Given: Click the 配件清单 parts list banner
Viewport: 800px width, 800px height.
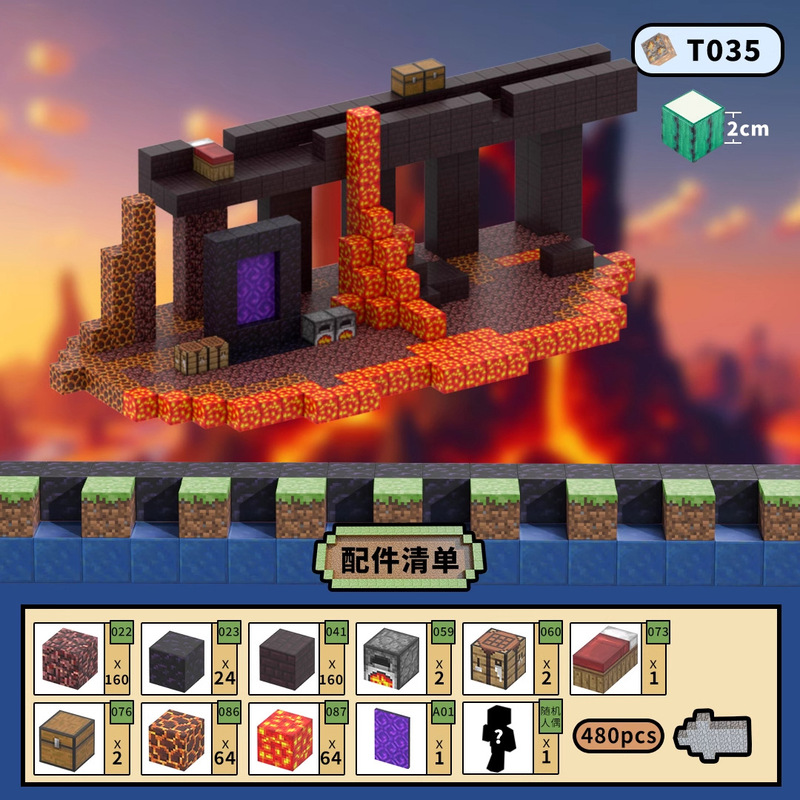Looking at the screenshot, I should coord(400,559).
